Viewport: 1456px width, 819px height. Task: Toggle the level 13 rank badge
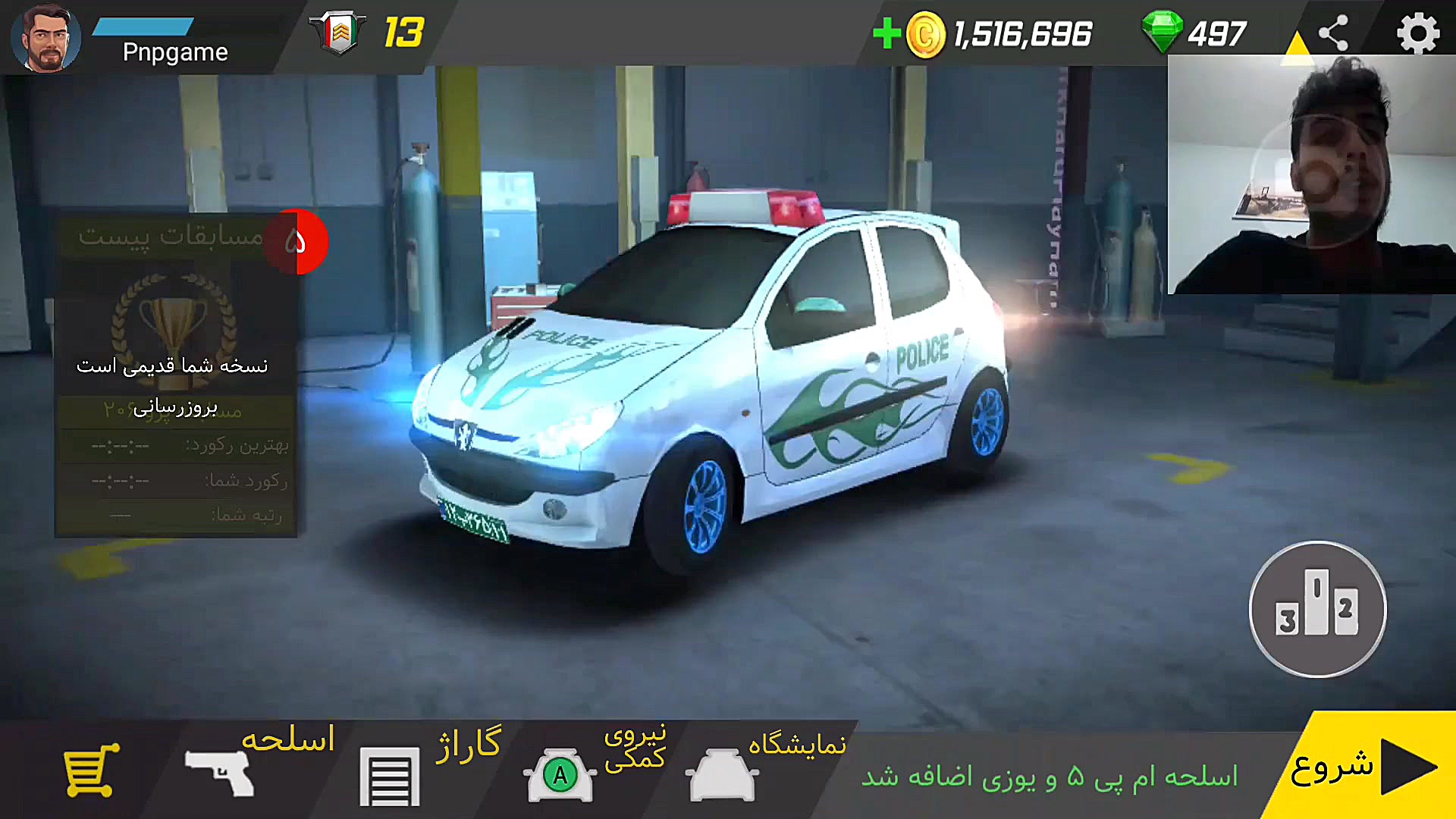coord(339,32)
